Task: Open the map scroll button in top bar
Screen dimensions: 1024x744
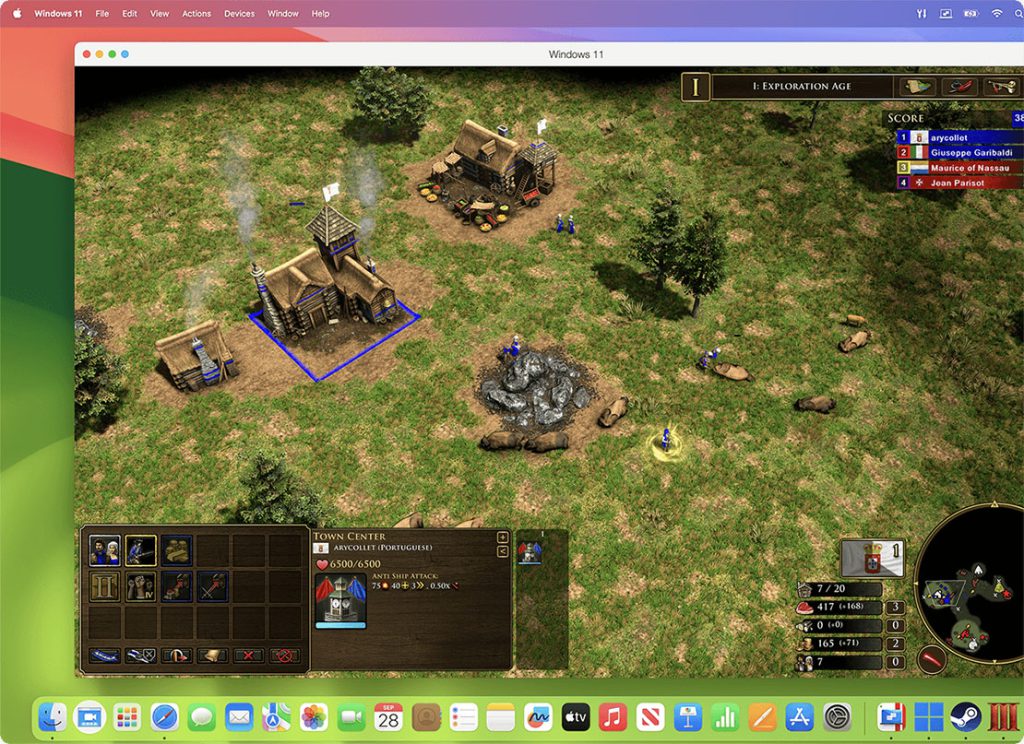Action: point(917,87)
